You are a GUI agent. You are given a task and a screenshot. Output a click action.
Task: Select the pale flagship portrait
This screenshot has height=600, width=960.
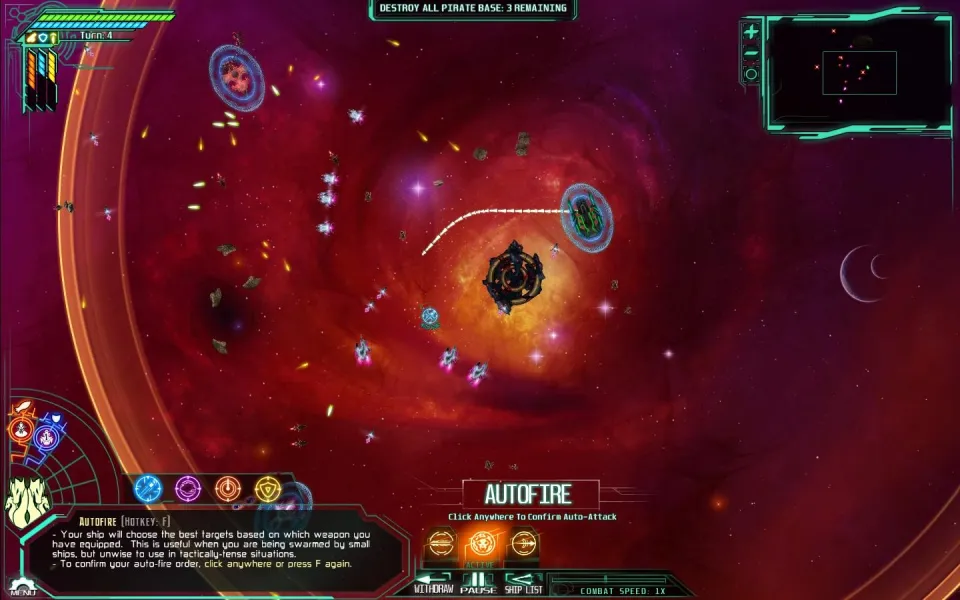pyautogui.click(x=27, y=501)
